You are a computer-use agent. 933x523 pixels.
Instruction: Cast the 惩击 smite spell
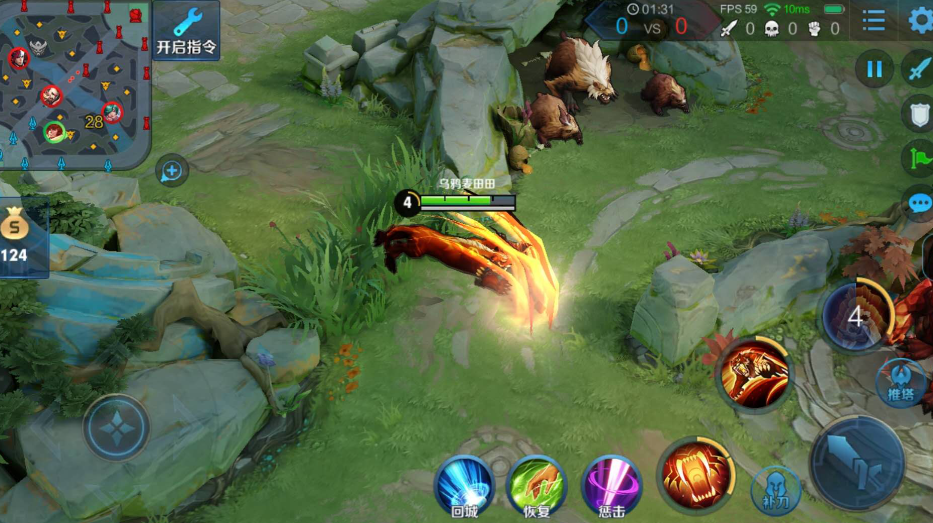tap(611, 485)
